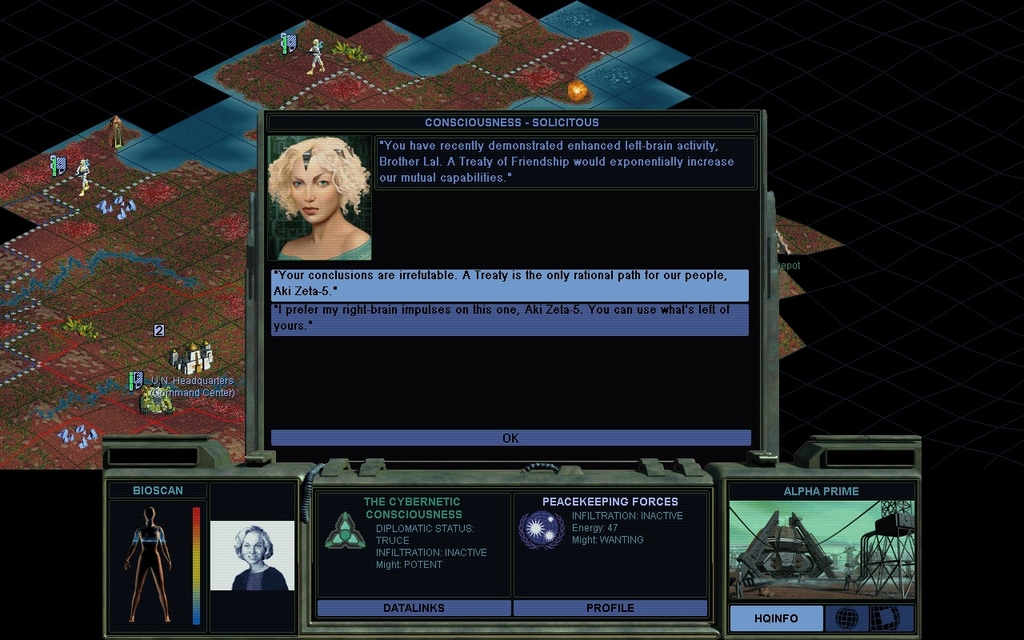Viewport: 1024px width, 640px height.
Task: Accept the Treaty of Friendship reply
Action: tap(509, 284)
